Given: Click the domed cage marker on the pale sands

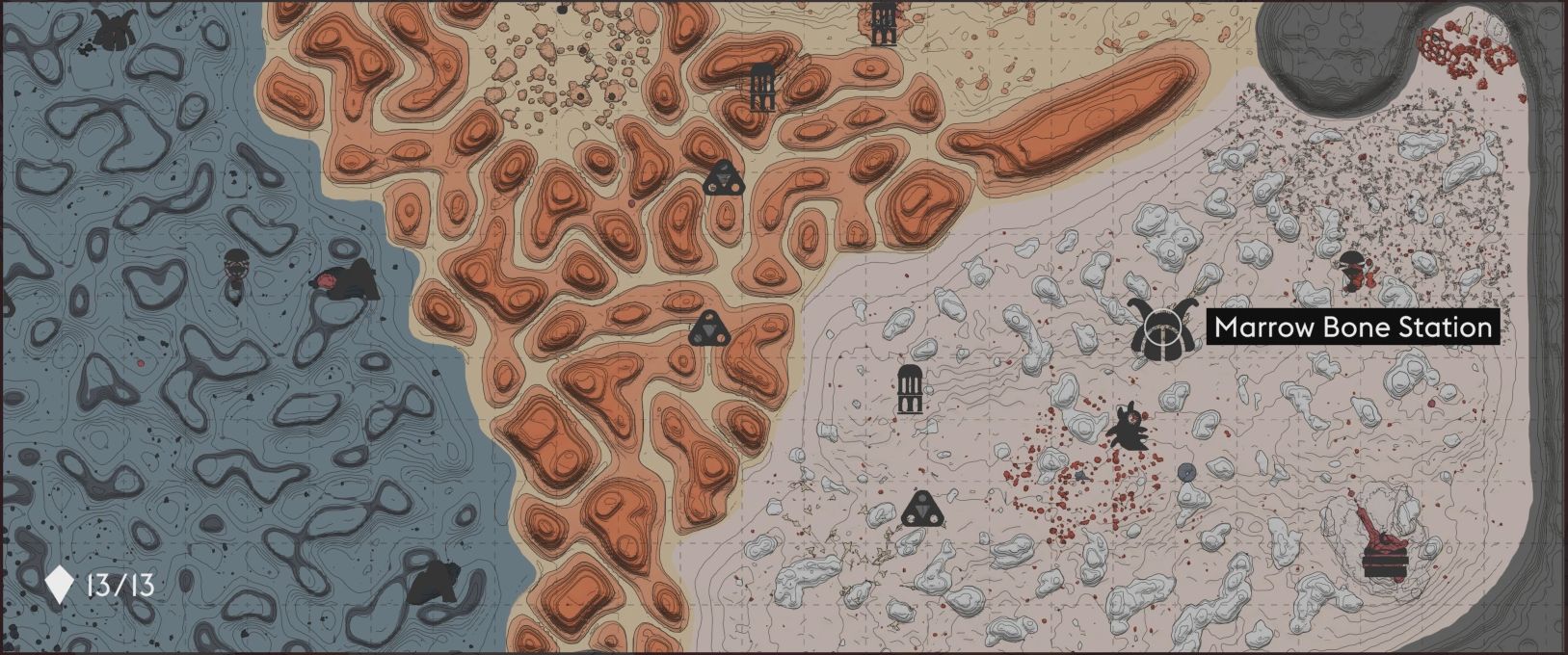Looking at the screenshot, I should 910,389.
